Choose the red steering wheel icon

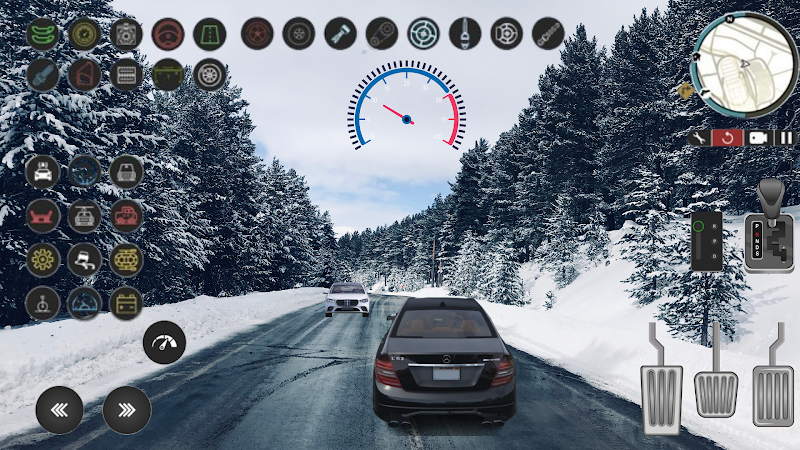pyautogui.click(x=168, y=34)
